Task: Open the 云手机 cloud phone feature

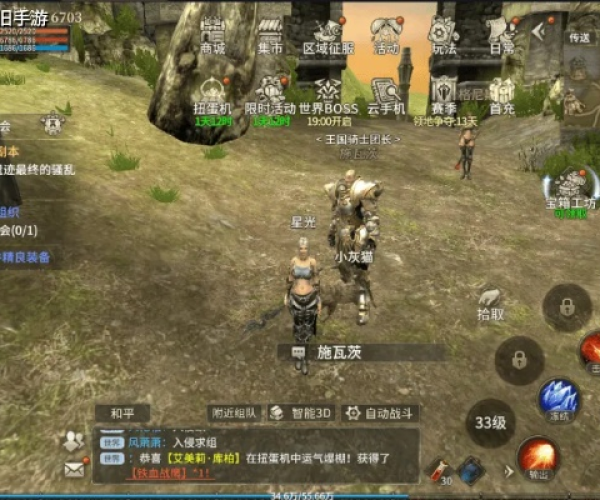Action: [386, 95]
